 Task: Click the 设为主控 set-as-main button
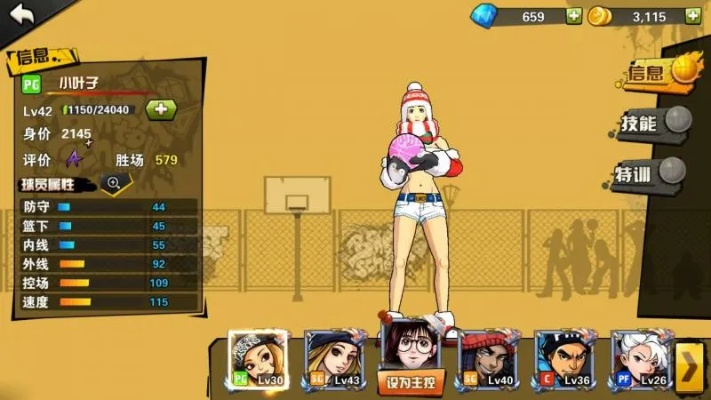pos(410,382)
